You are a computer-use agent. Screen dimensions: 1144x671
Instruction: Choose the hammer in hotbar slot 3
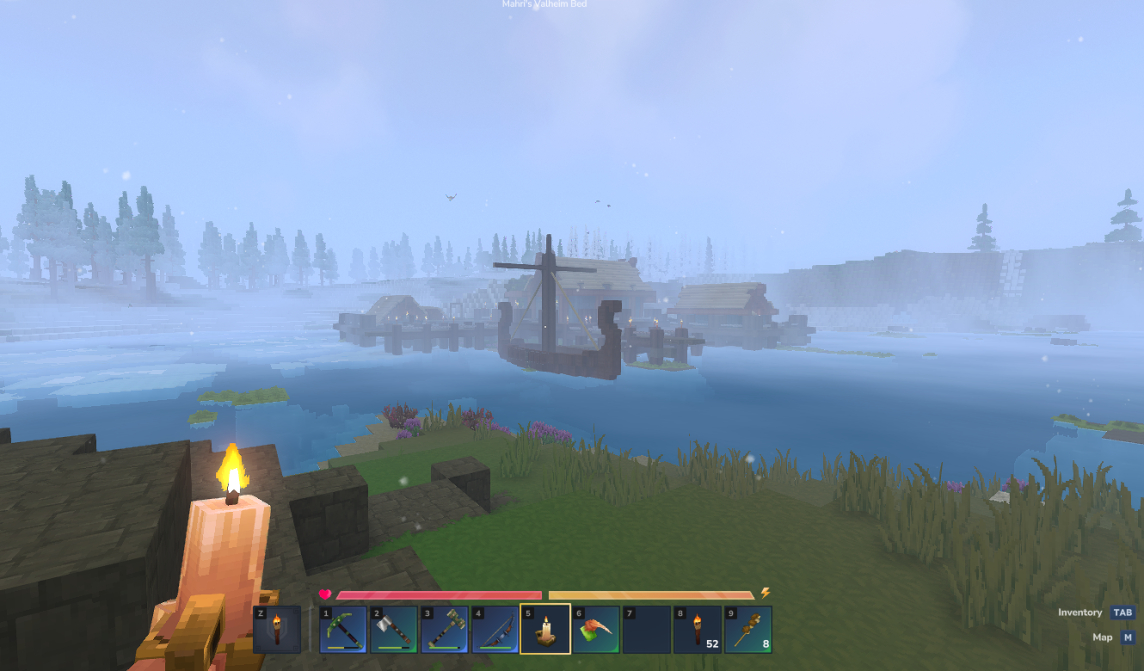pos(444,629)
